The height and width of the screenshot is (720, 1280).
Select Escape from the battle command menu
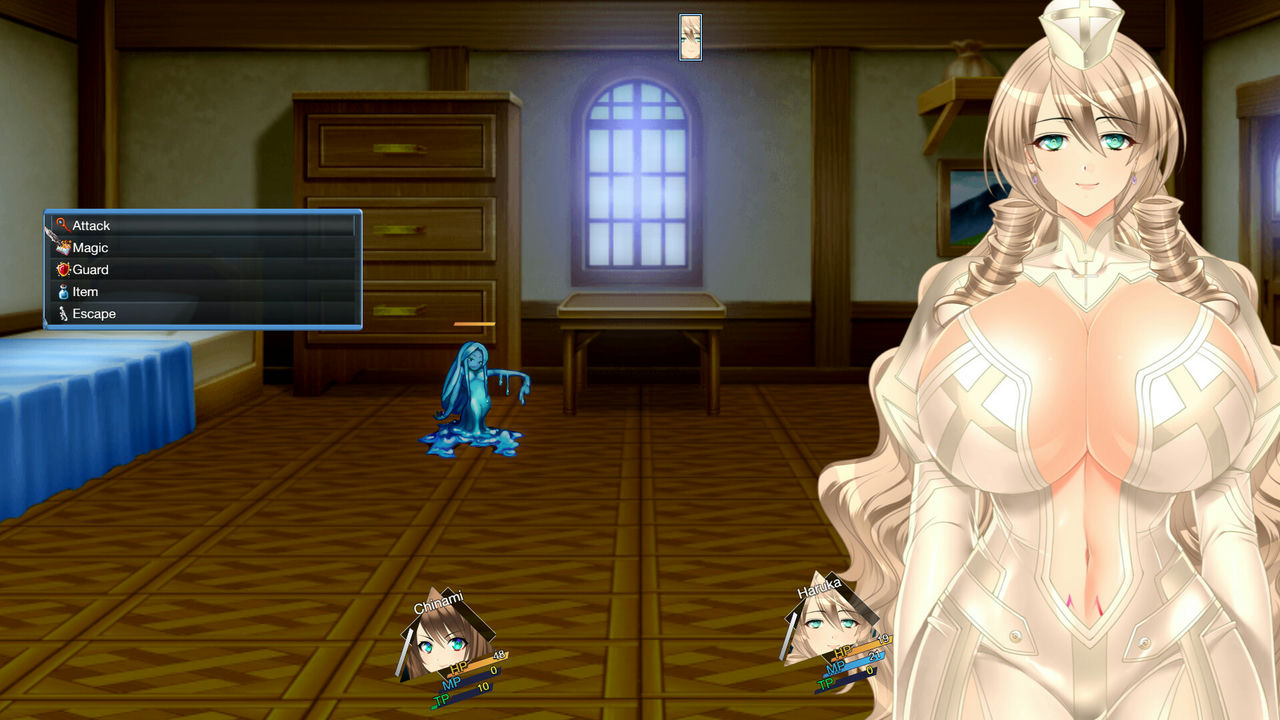tap(94, 313)
